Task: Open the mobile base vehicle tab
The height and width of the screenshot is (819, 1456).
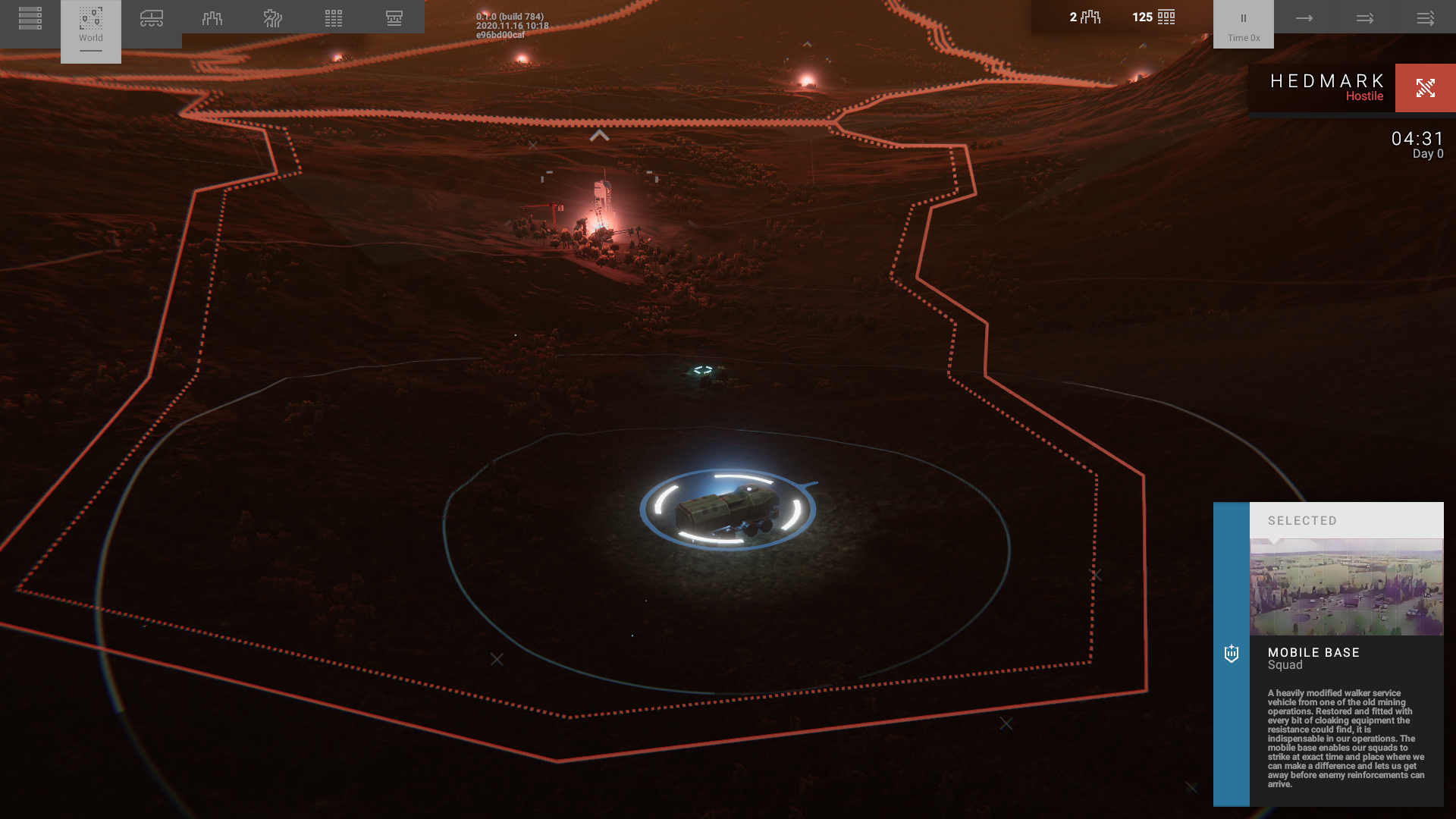Action: [x=152, y=18]
